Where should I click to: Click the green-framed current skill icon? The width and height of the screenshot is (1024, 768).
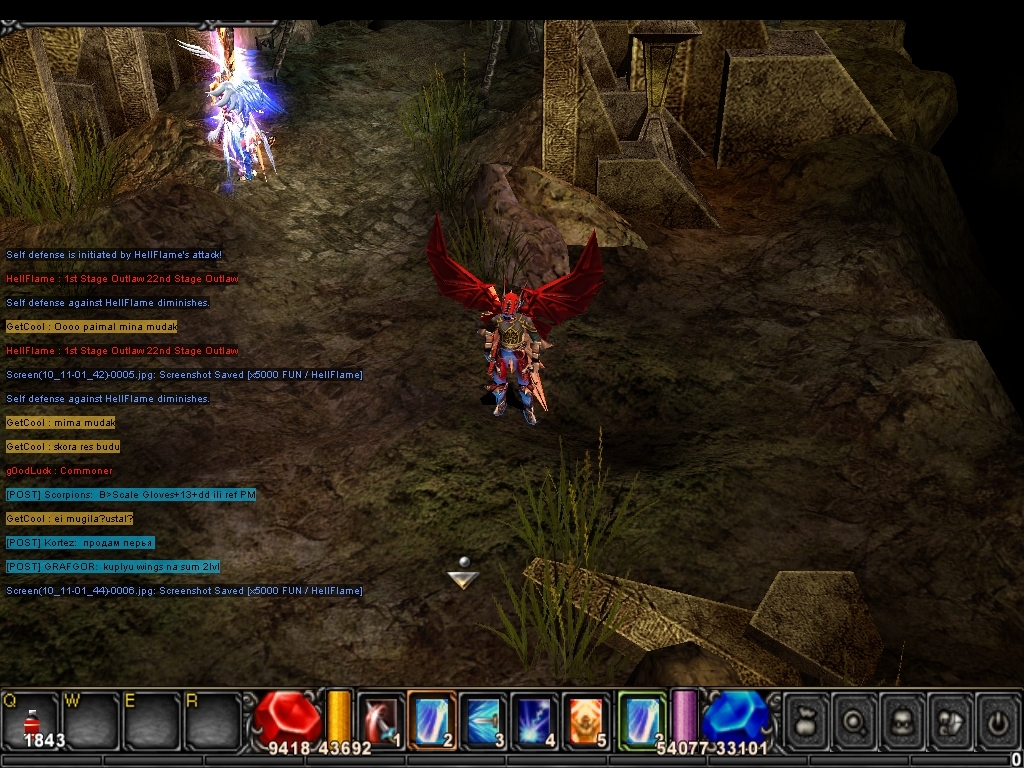coord(641,720)
